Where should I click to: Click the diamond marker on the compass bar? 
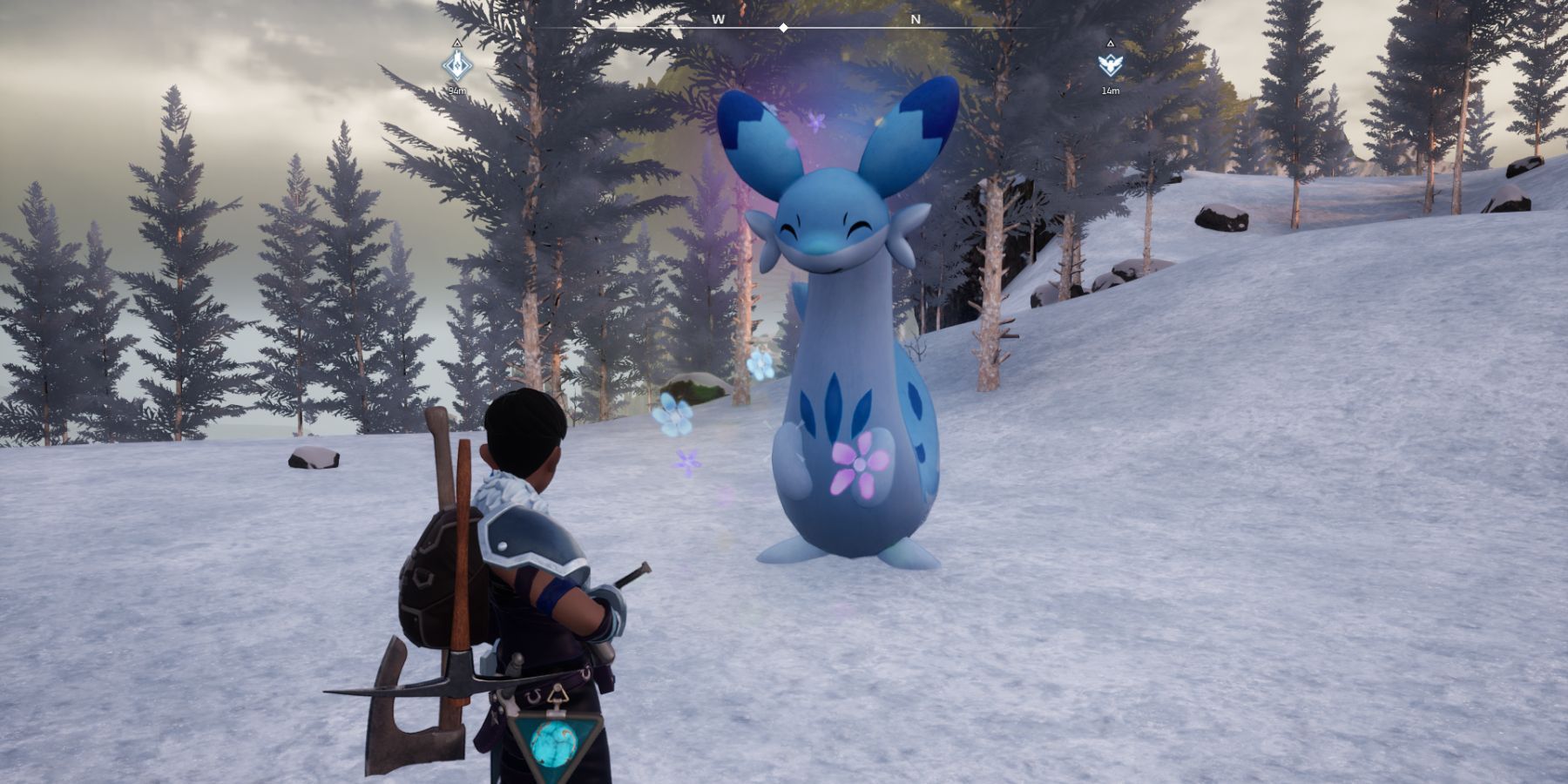point(785,26)
